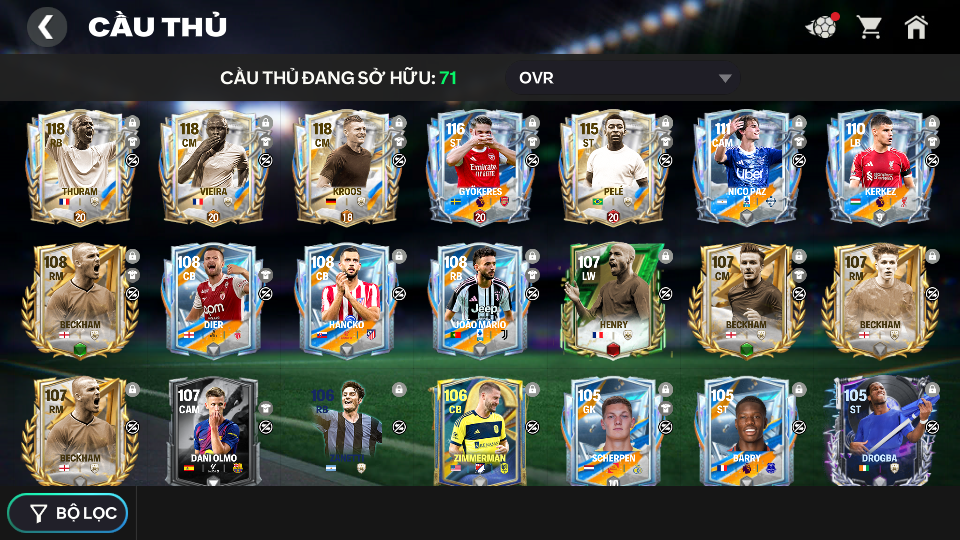Open the football notification icon
The image size is (960, 540).
point(821,27)
